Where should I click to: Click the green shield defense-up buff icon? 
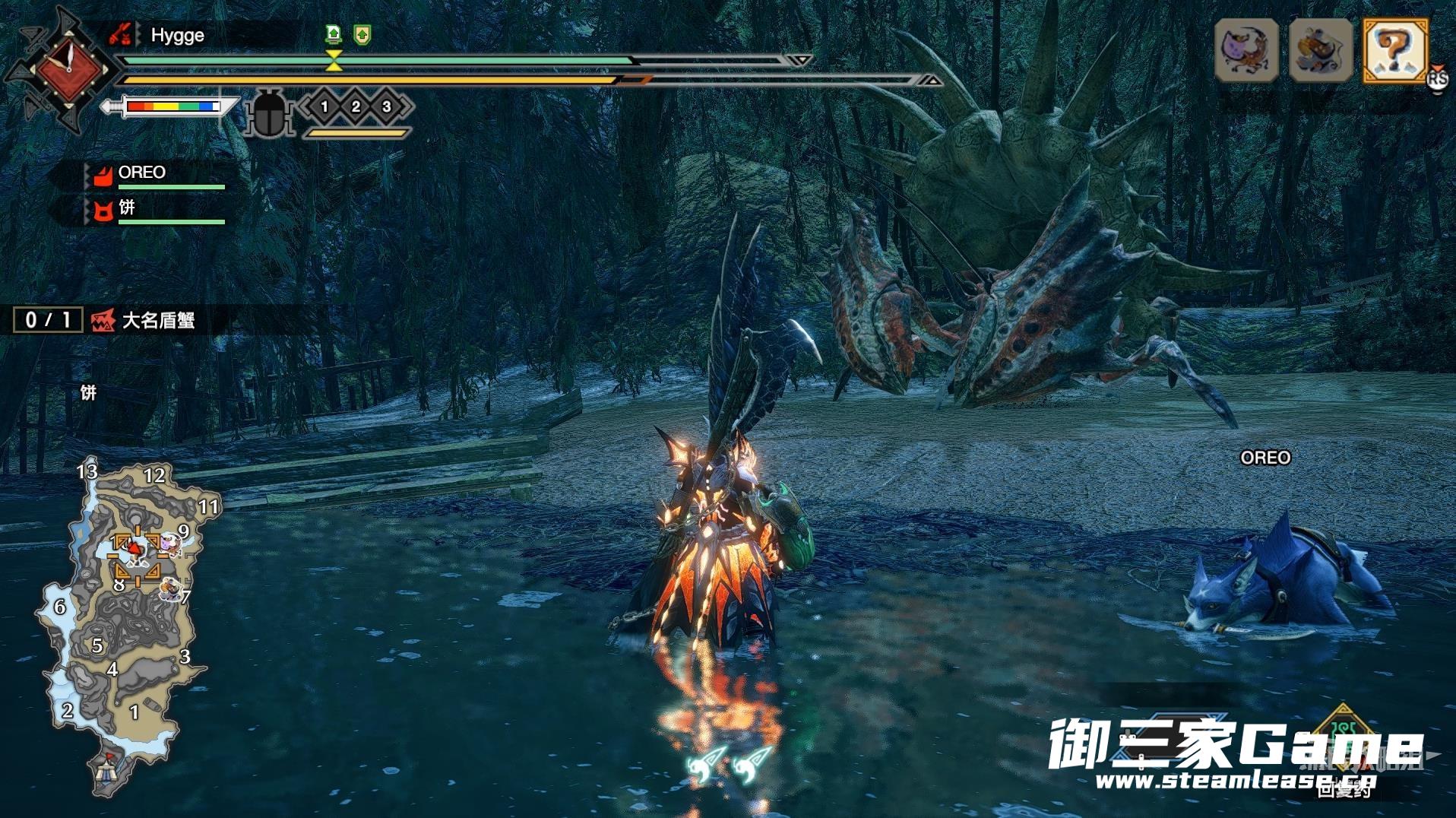click(362, 34)
